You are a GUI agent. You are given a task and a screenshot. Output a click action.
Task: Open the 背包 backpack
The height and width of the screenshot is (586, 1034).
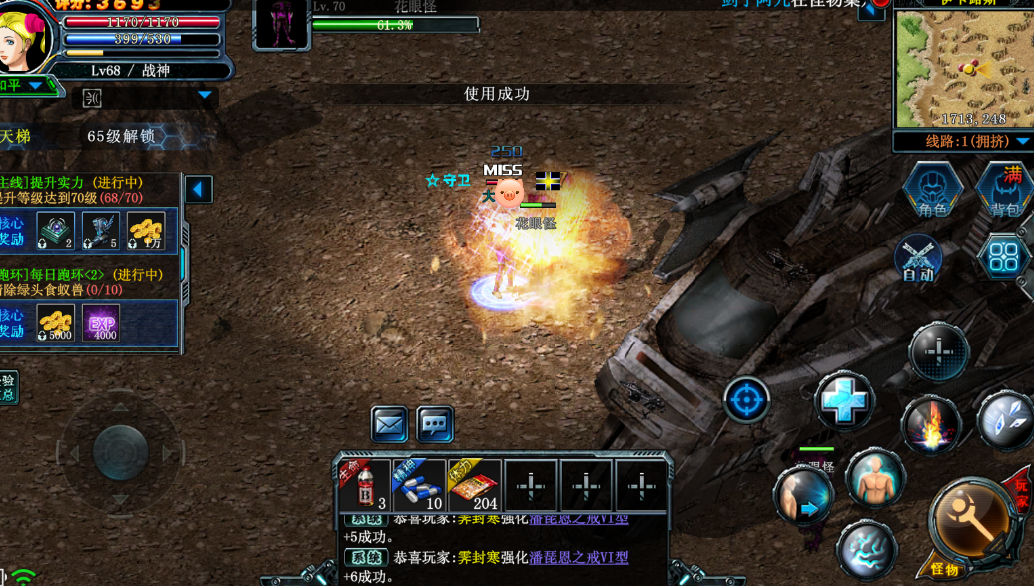[x=1005, y=190]
